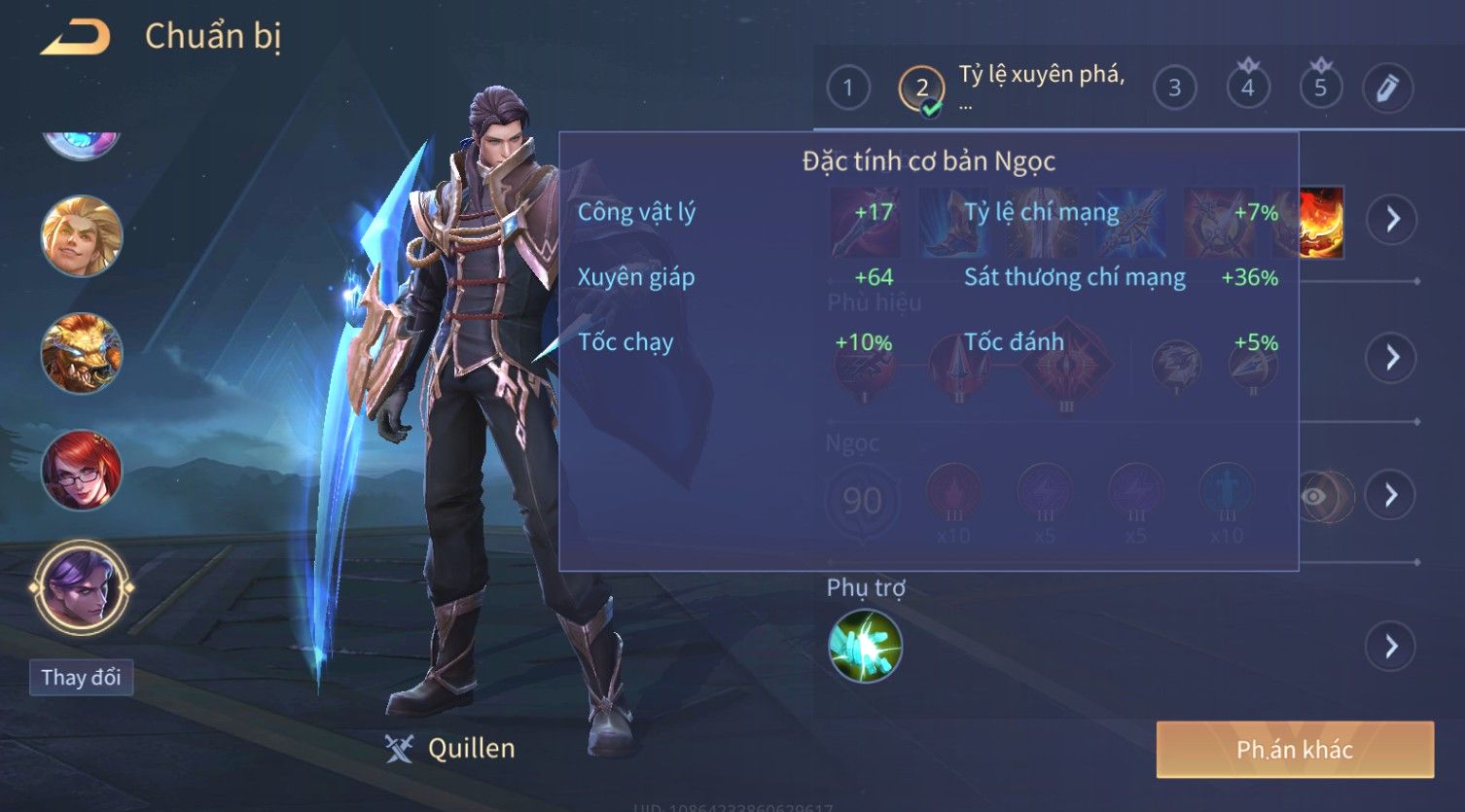Viewport: 1465px width, 812px height.
Task: Edit the preset with the pencil icon
Action: [1387, 88]
